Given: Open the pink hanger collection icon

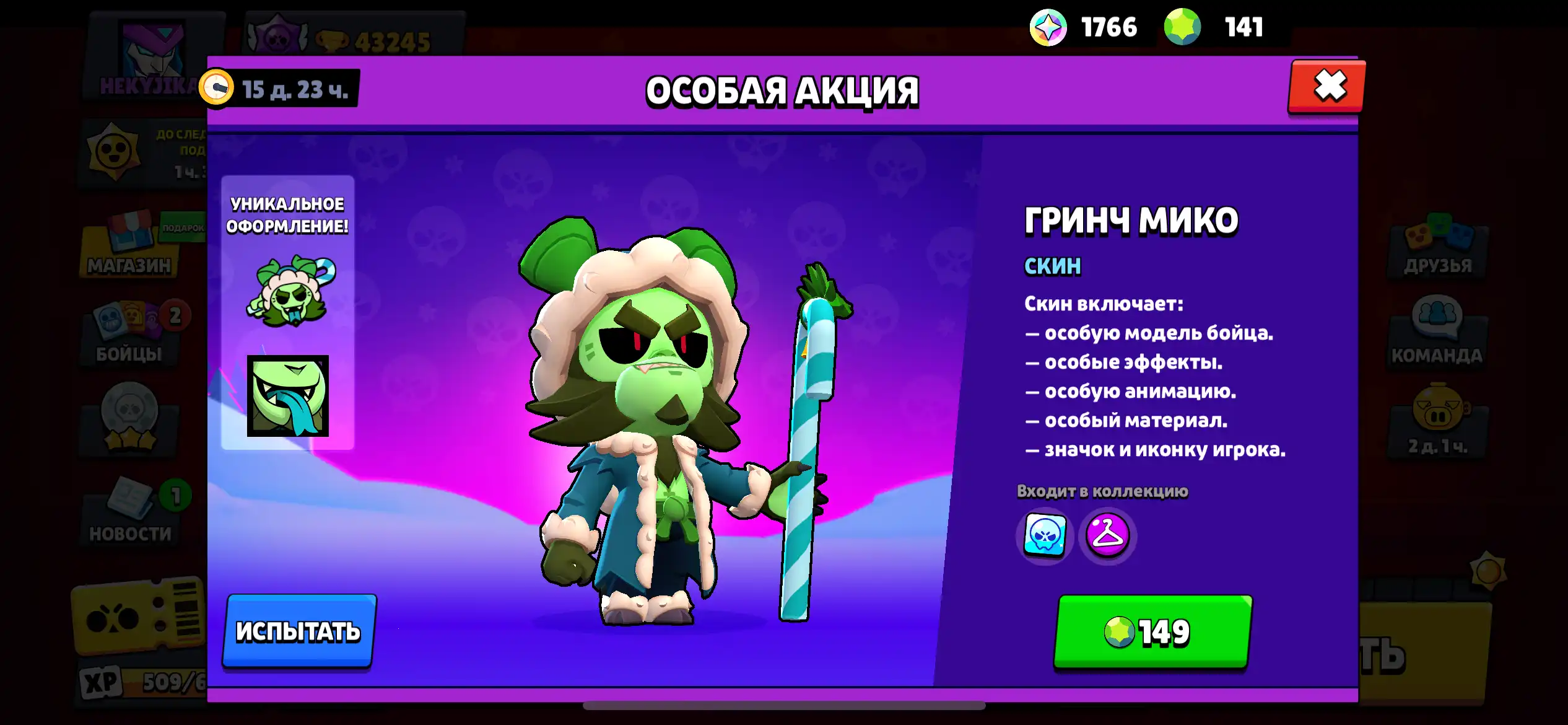Looking at the screenshot, I should (x=1107, y=535).
